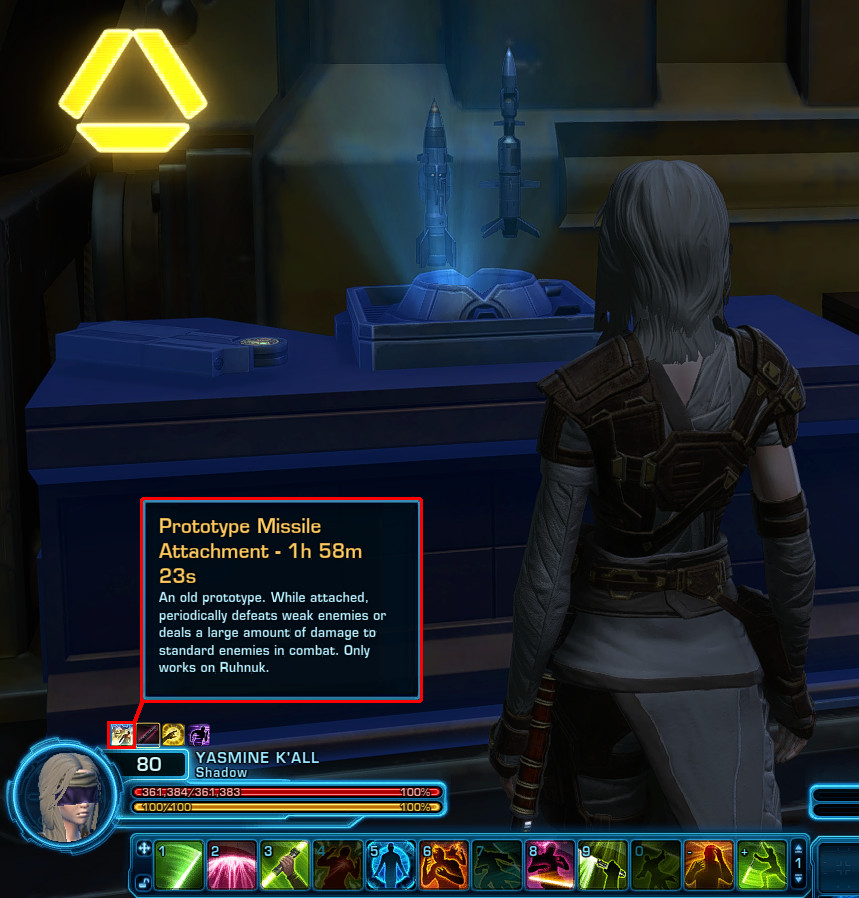This screenshot has height=898, width=859.
Task: Click the quickbar move handle with arrows
Action: pyautogui.click(x=142, y=849)
